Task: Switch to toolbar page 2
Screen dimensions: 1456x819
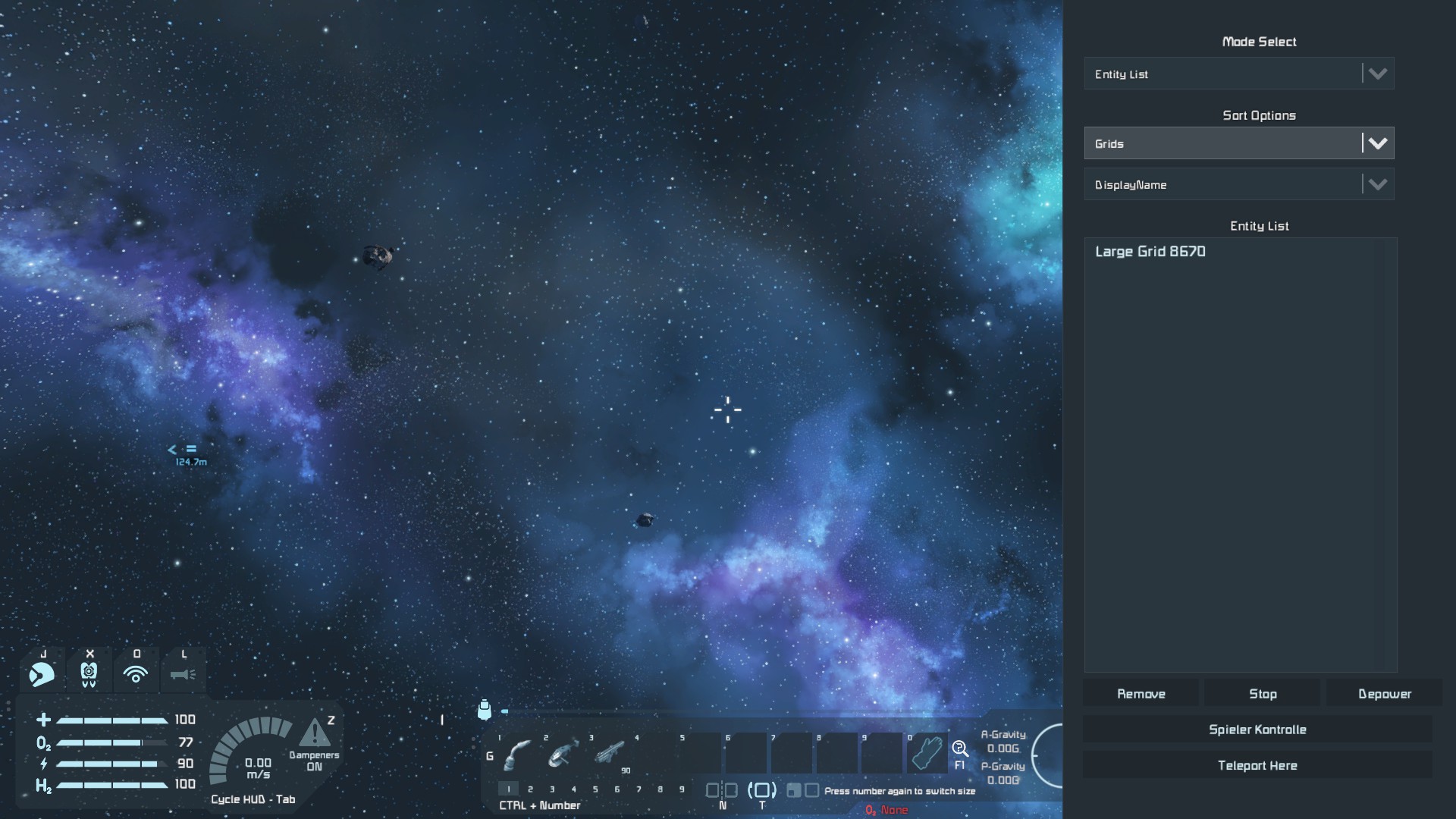Action: pyautogui.click(x=530, y=789)
